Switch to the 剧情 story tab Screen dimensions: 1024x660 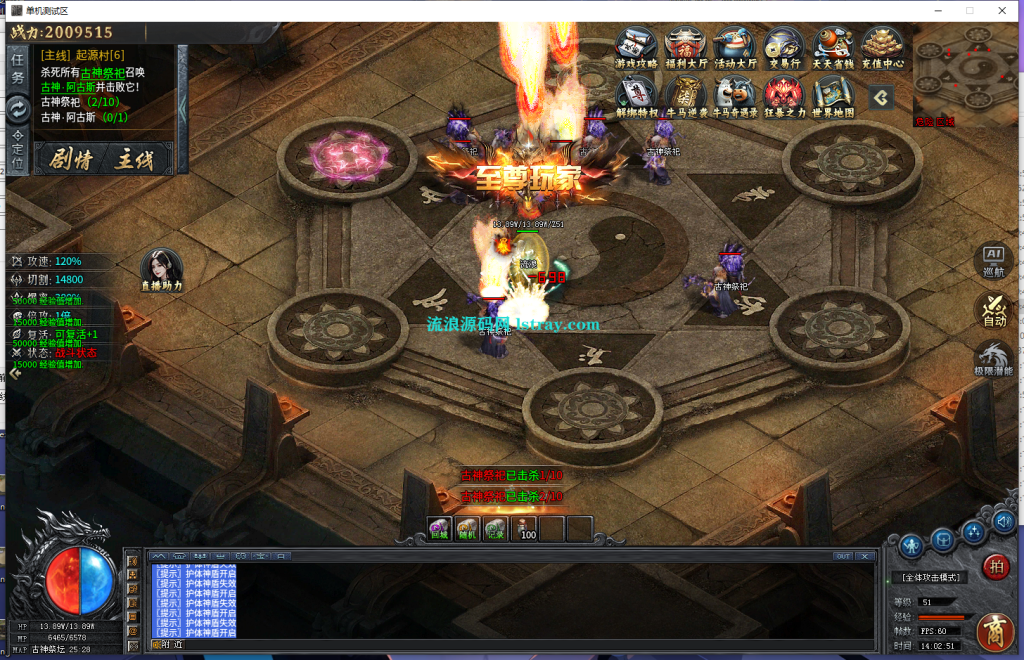(71, 159)
